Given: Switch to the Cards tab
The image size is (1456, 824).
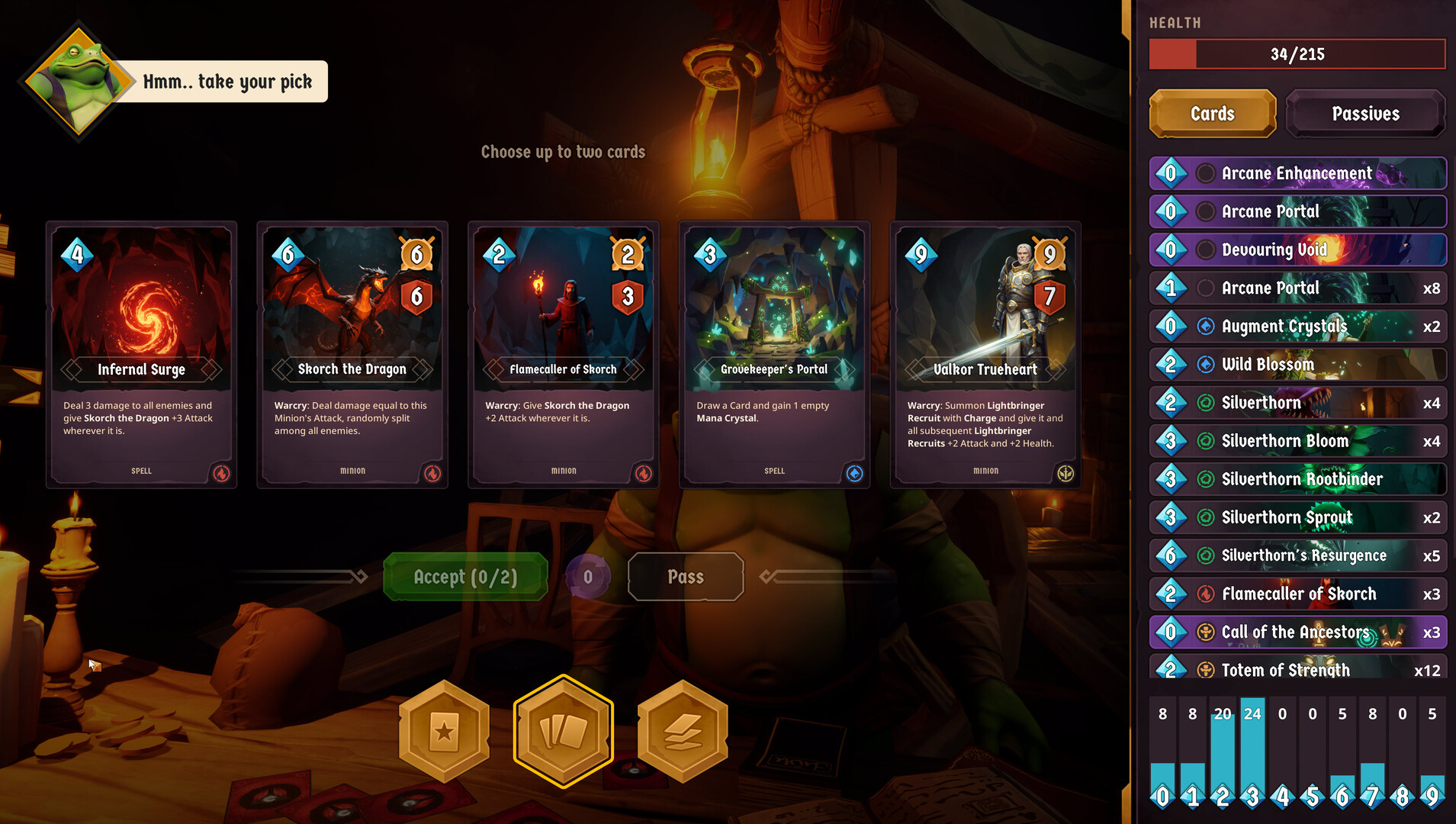Looking at the screenshot, I should pyautogui.click(x=1212, y=114).
